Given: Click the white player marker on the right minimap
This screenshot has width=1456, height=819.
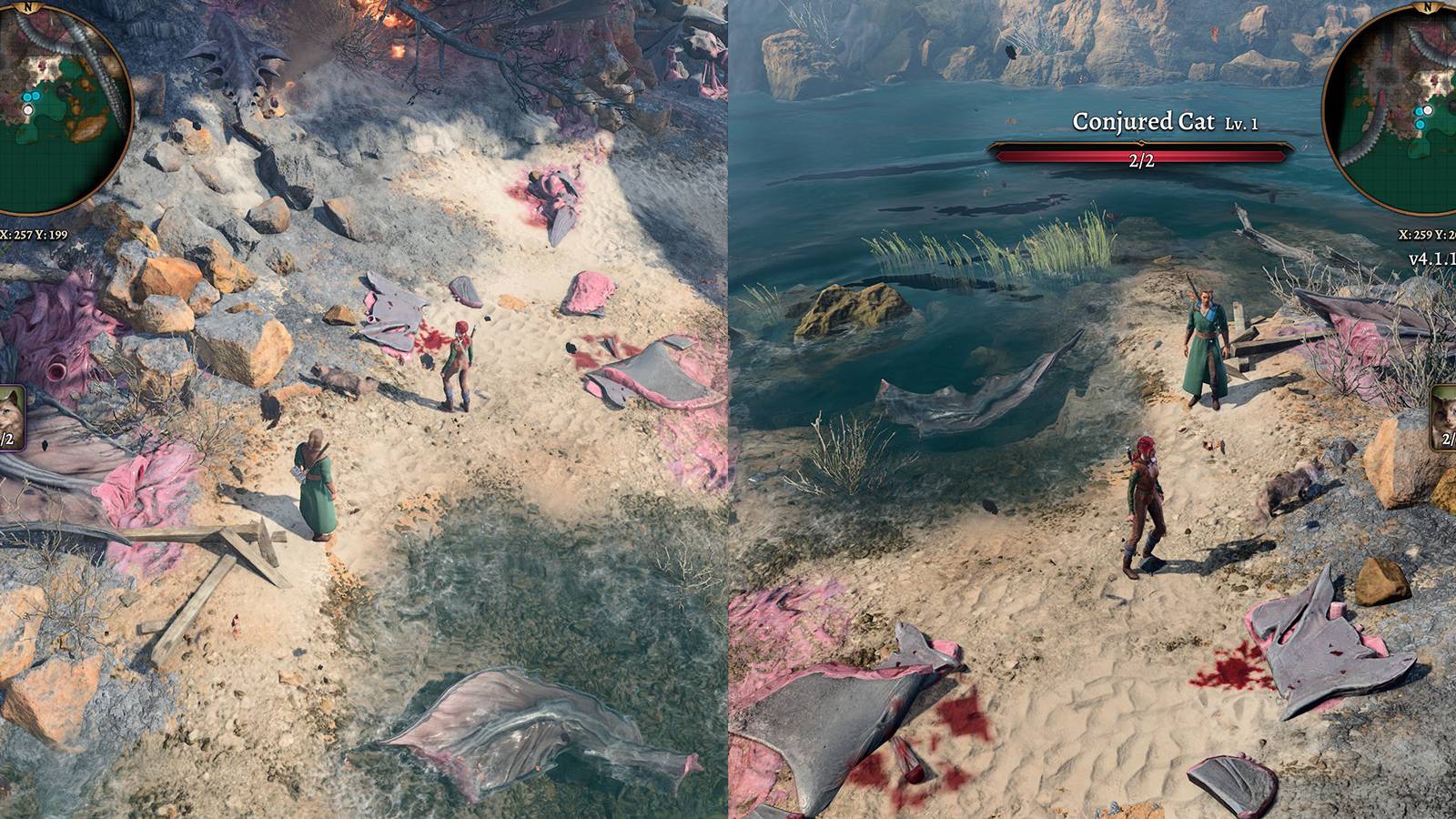Looking at the screenshot, I should pos(1428,110).
